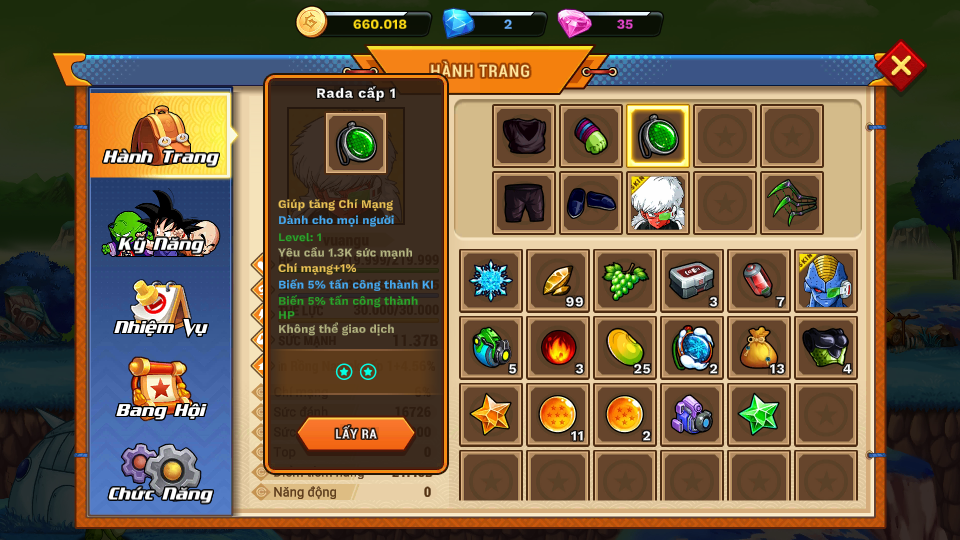Select the equipped green radar slot
Image resolution: width=960 pixels, height=540 pixels.
pyautogui.click(x=657, y=136)
